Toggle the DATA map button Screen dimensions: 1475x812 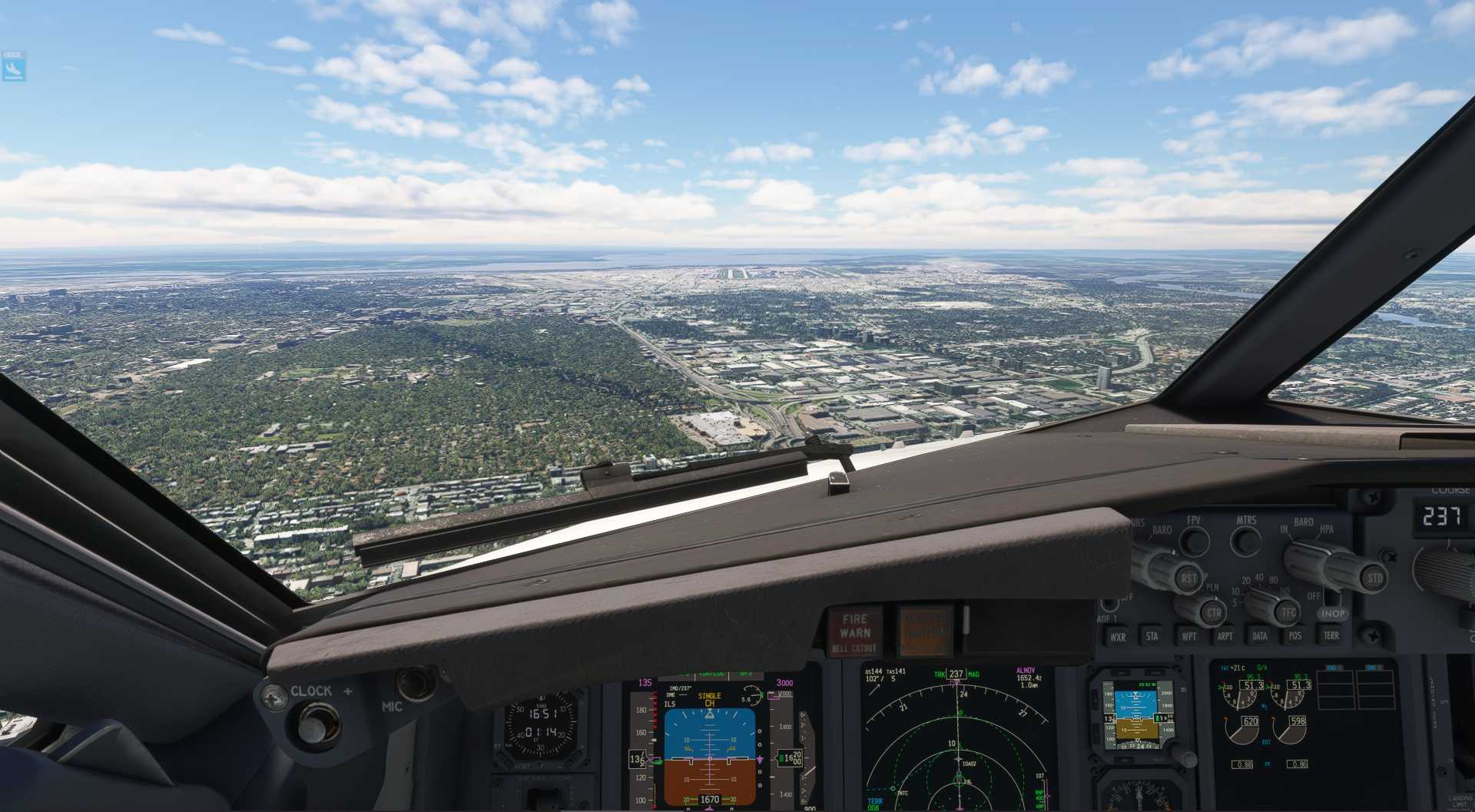pyautogui.click(x=1260, y=636)
